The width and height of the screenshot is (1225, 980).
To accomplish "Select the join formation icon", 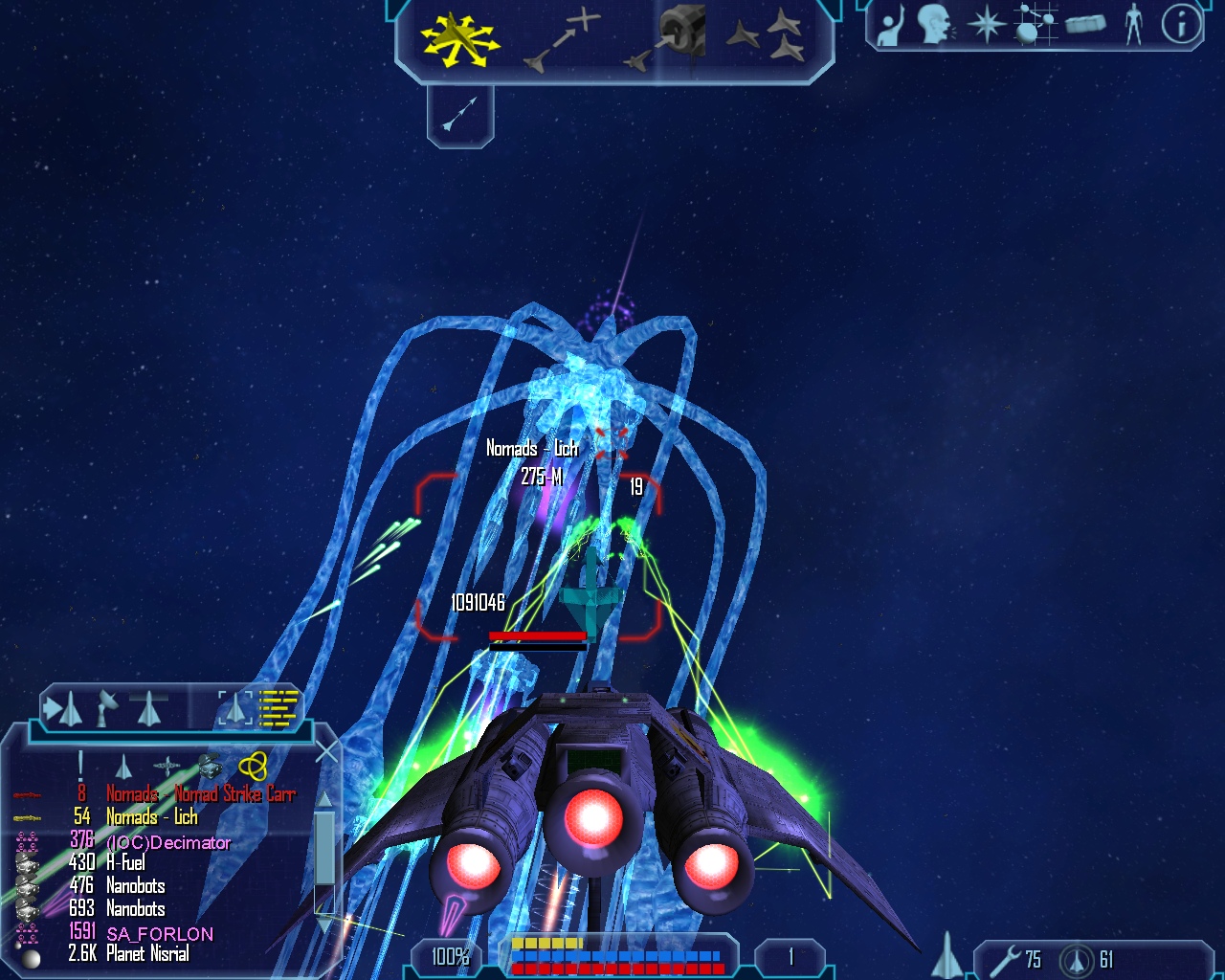I will tap(766, 38).
